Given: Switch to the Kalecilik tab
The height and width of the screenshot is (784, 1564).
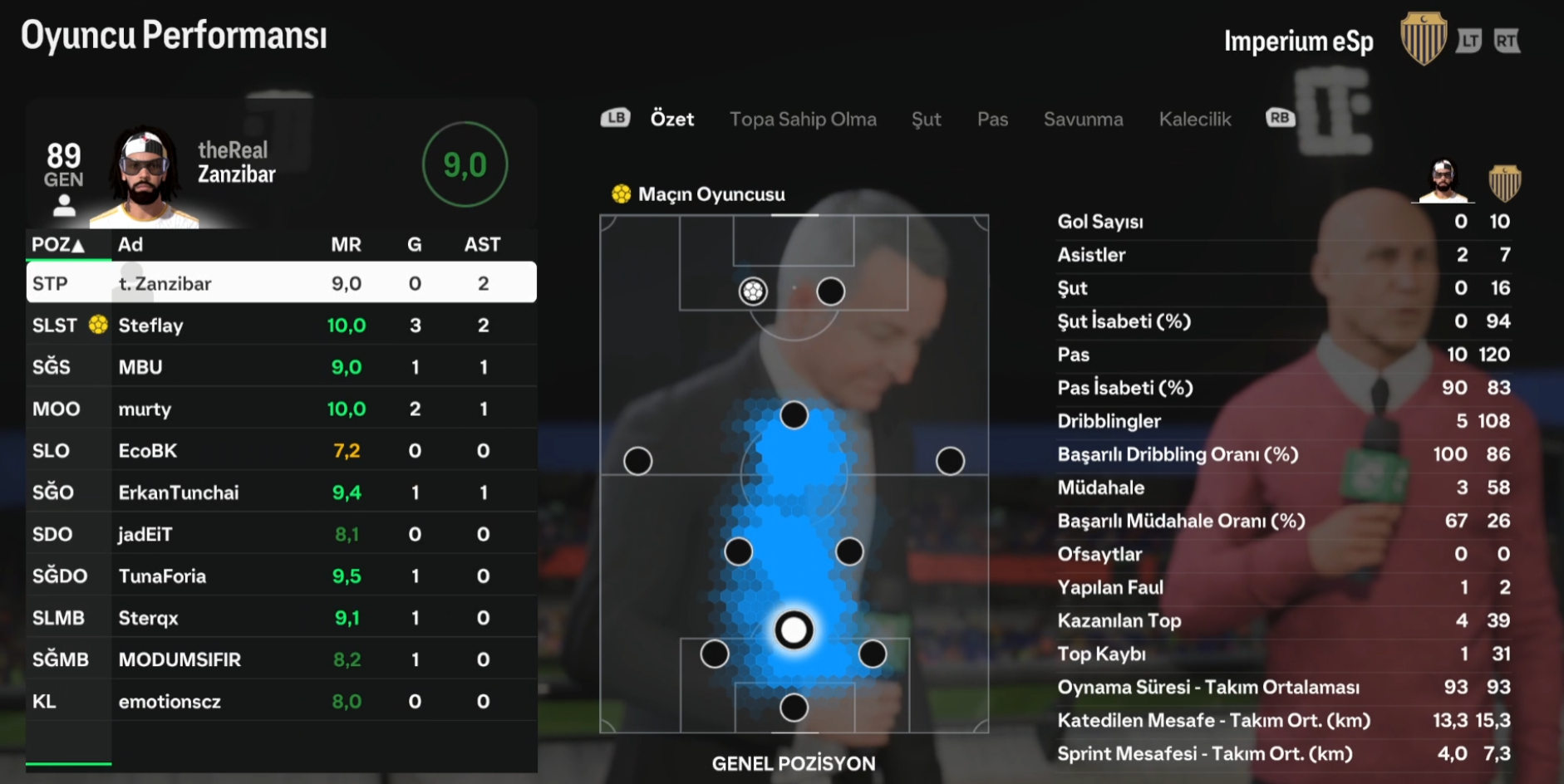Looking at the screenshot, I should click(1194, 120).
